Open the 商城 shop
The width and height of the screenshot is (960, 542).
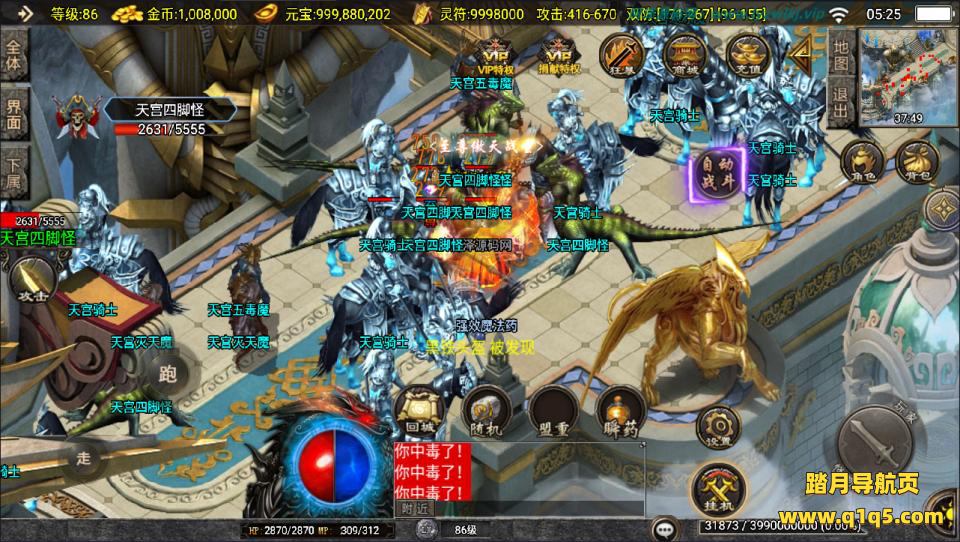(x=685, y=55)
